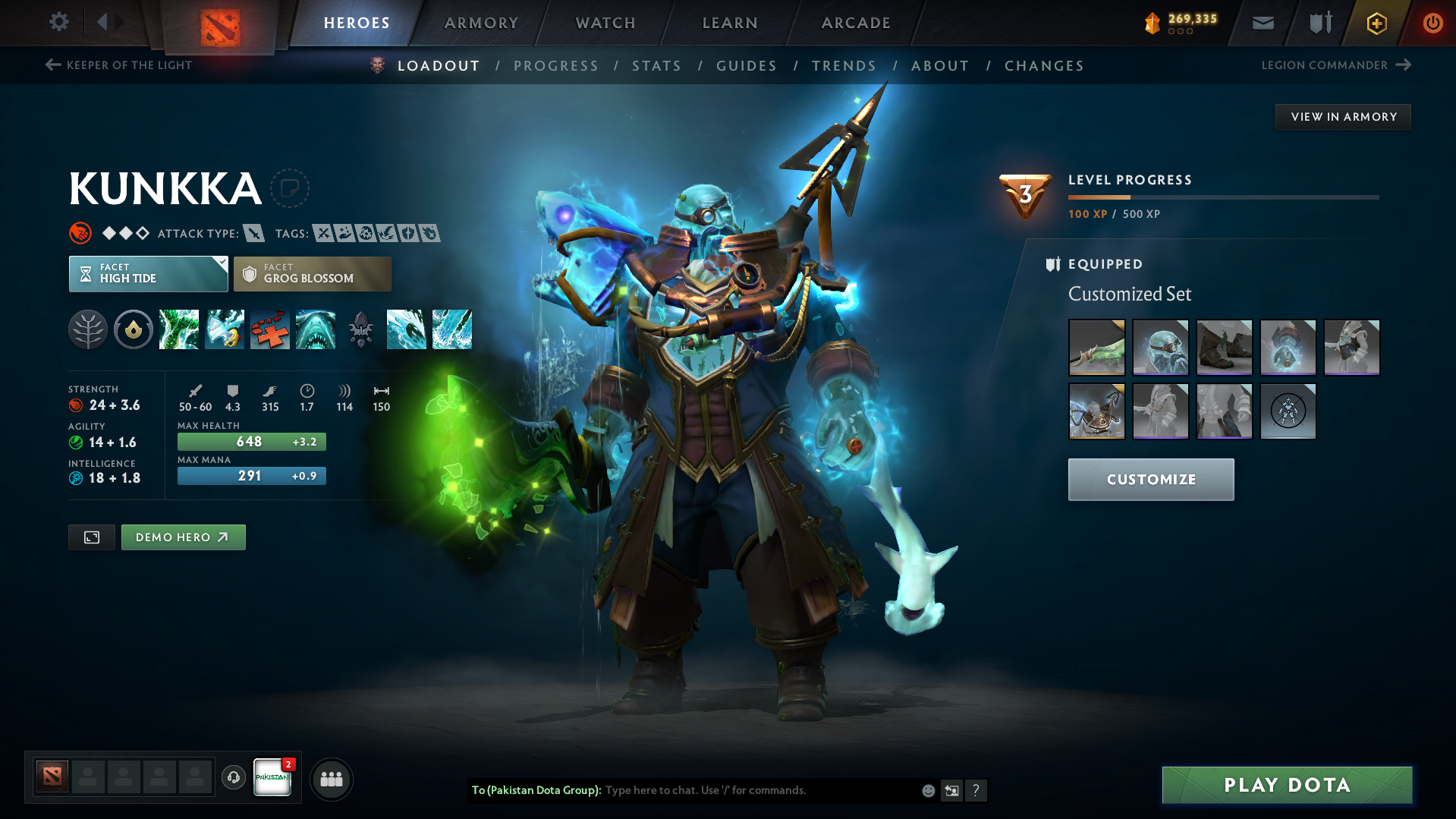Switch to the STATS tab
Viewport: 1456px width, 819px height.
pyautogui.click(x=656, y=66)
